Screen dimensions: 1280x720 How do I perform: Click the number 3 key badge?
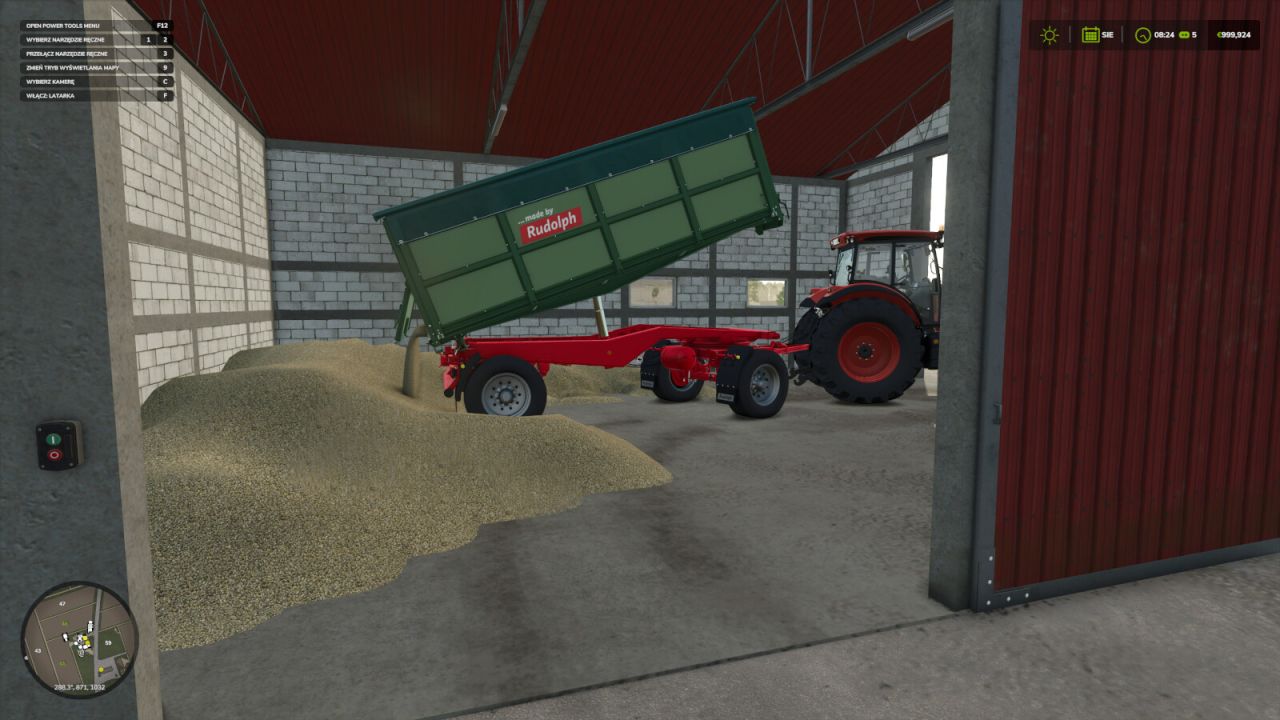(x=165, y=54)
